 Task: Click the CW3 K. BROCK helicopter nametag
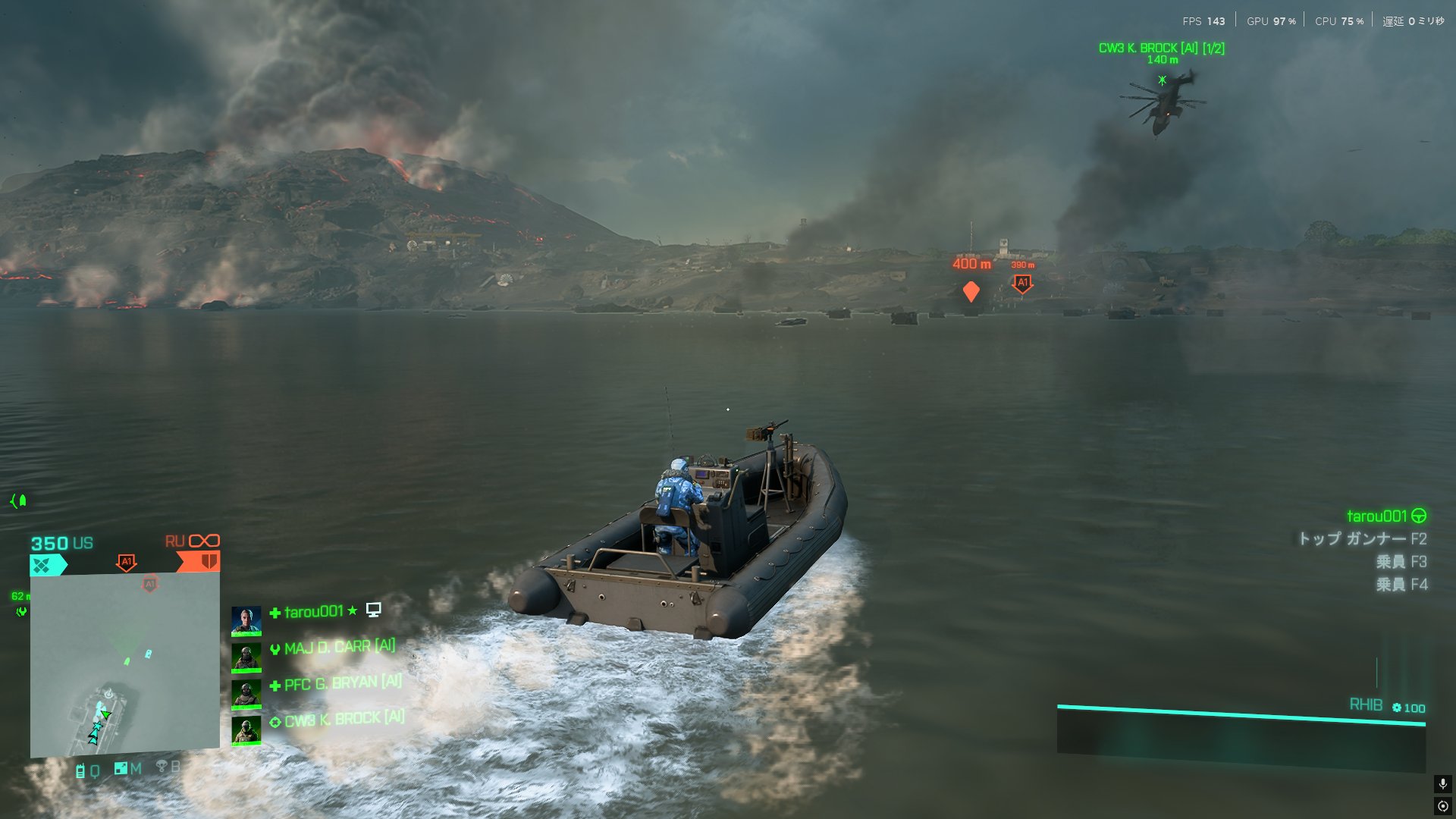1161,49
